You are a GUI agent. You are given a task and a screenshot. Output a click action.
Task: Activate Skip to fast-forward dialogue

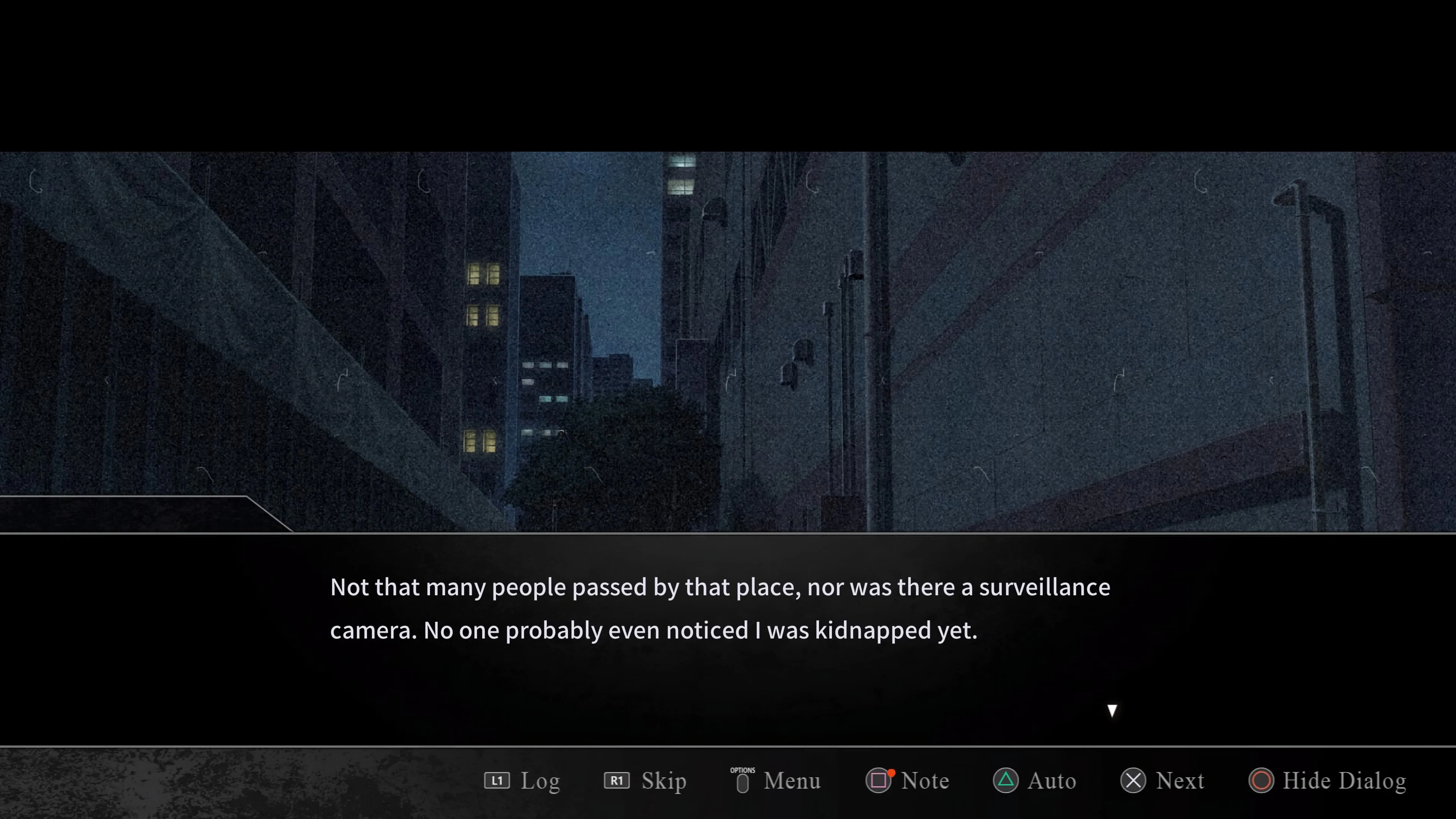click(664, 781)
